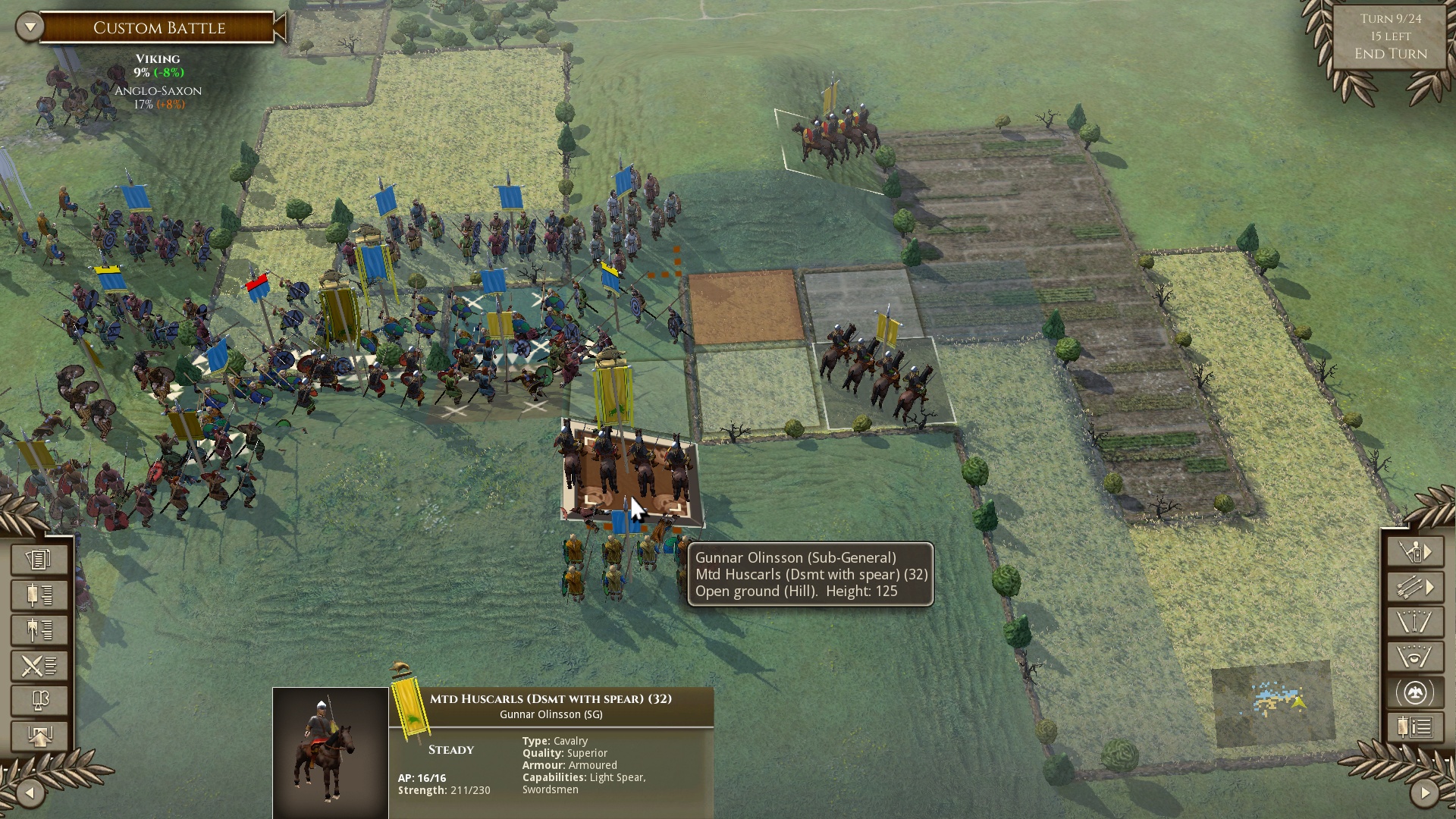Screen dimensions: 1456x819
Task: Open the documents list button
Action: point(39,560)
